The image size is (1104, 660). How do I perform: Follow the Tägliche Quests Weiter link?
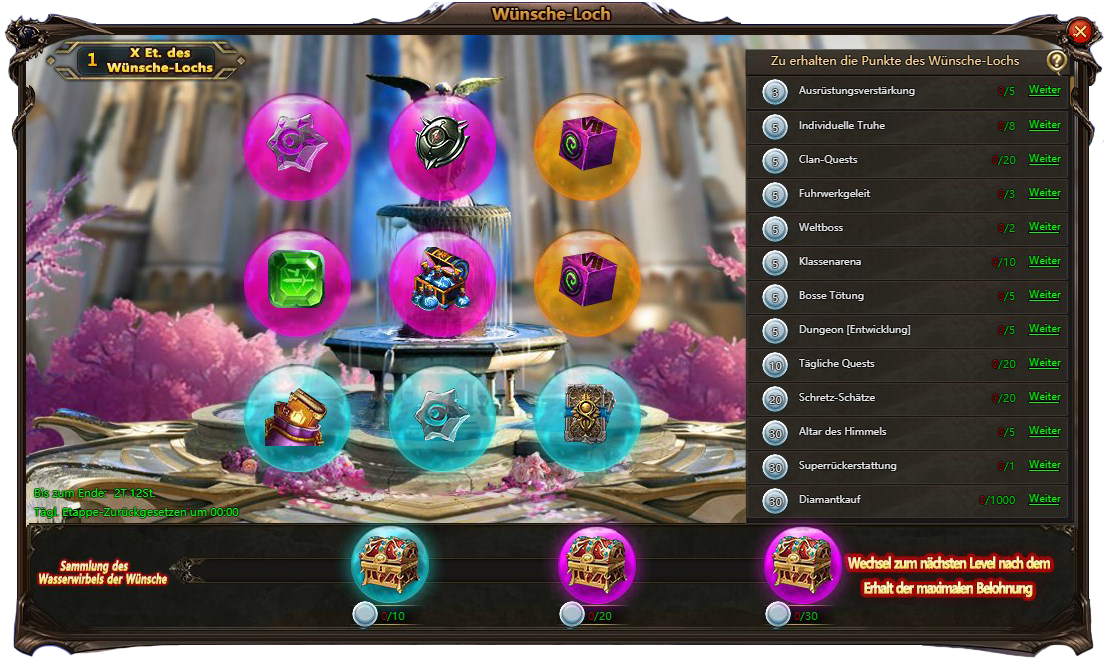[1044, 363]
